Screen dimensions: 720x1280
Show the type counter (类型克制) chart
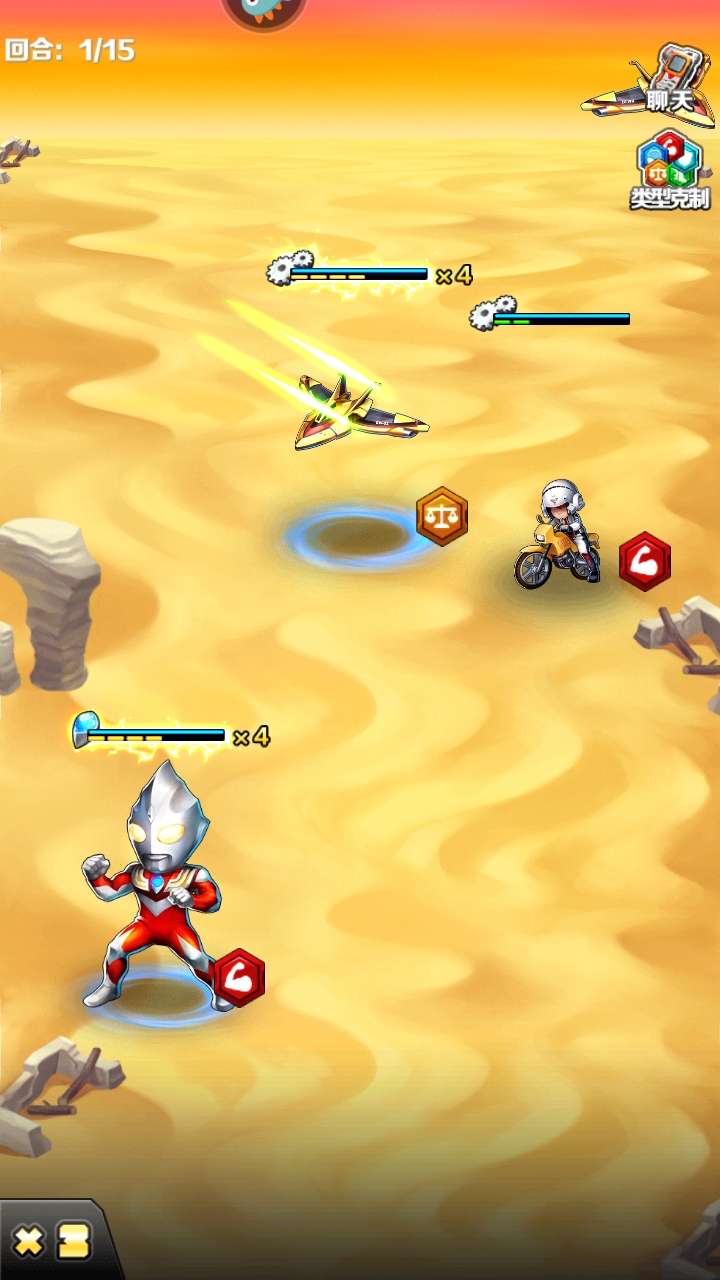point(669,170)
